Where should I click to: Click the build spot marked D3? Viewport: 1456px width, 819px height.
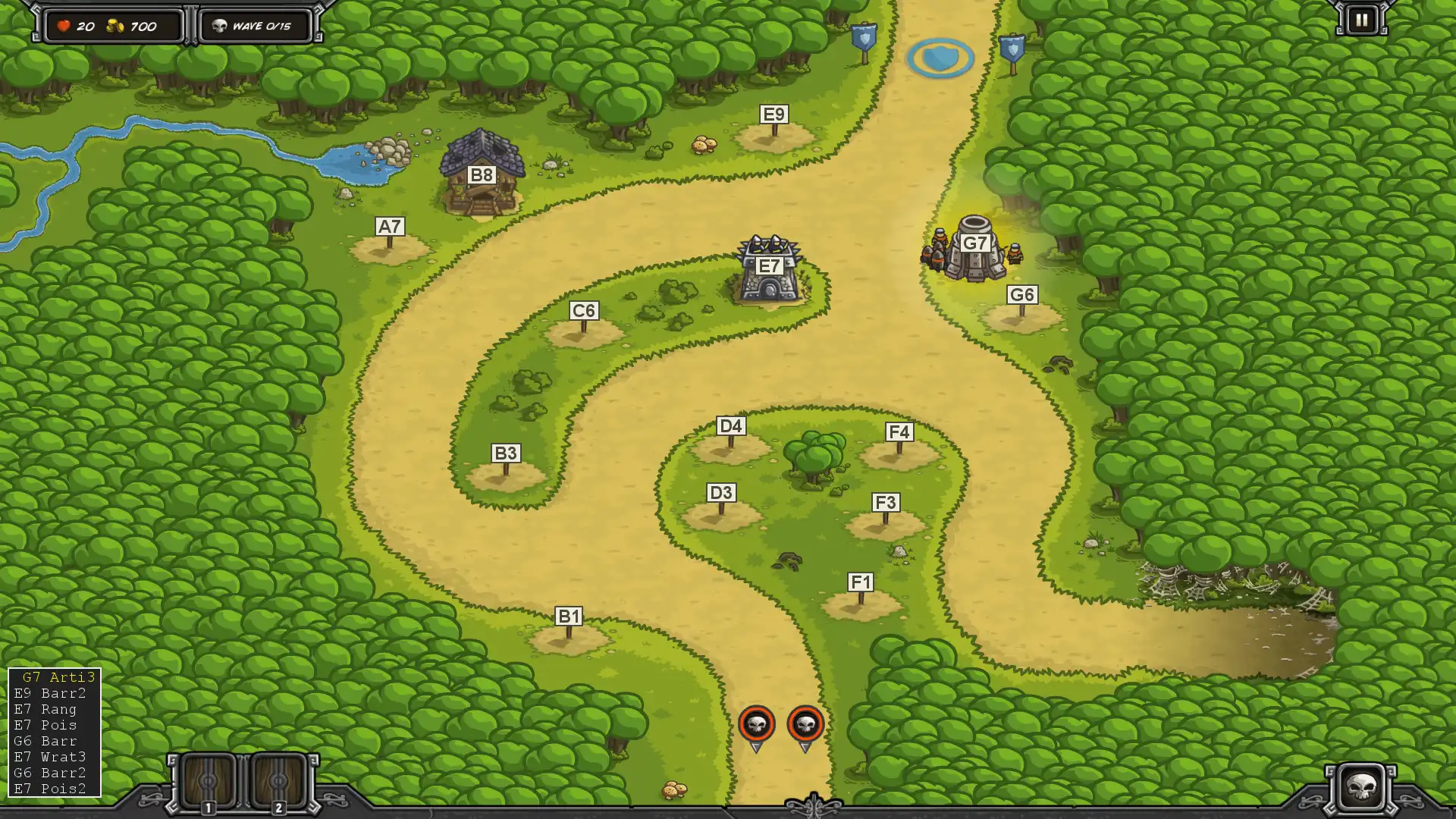720,514
